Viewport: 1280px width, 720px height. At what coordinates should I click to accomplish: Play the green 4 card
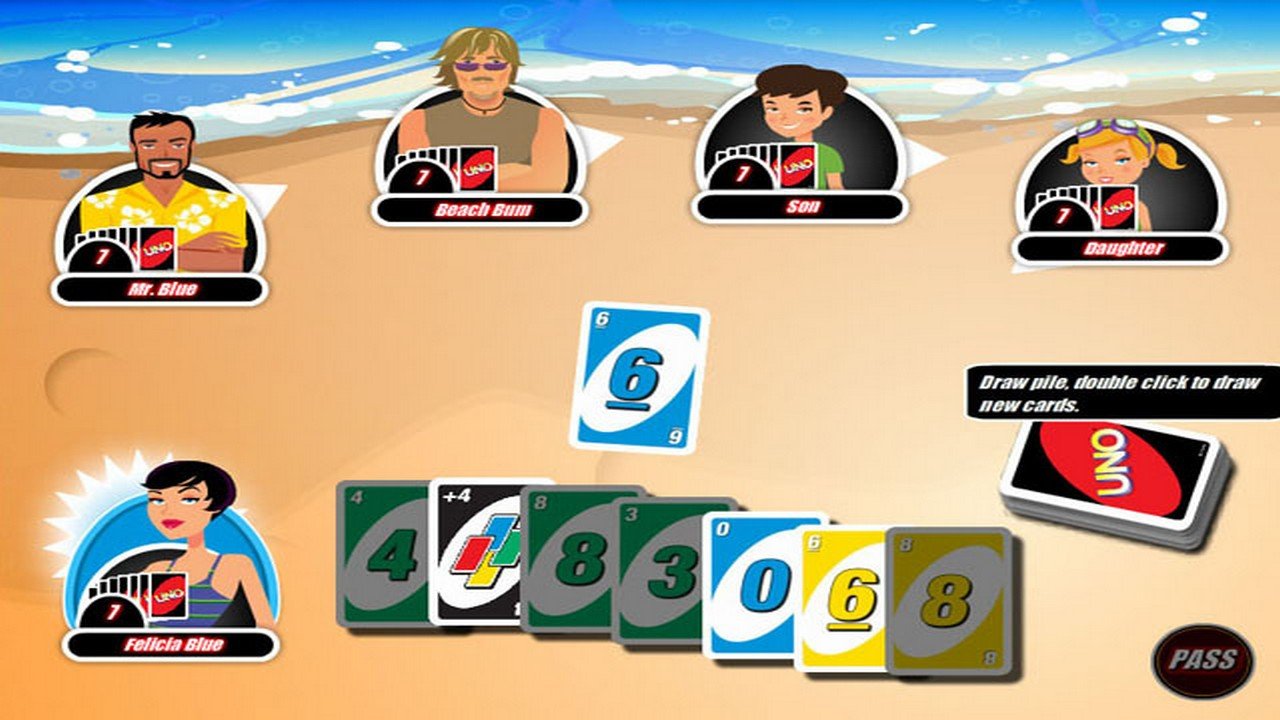pyautogui.click(x=380, y=570)
